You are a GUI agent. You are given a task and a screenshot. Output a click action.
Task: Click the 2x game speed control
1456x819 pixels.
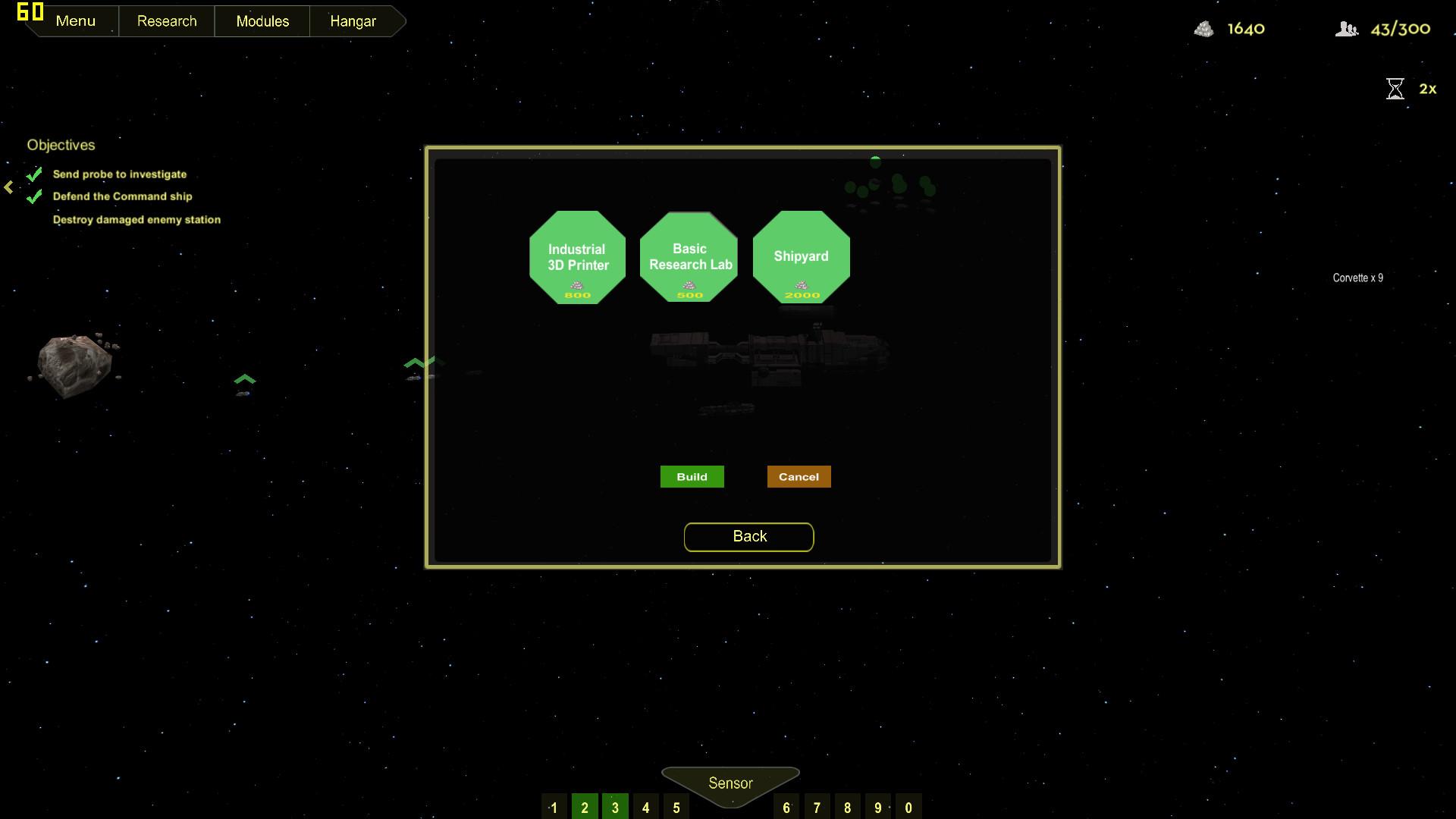click(x=1426, y=89)
